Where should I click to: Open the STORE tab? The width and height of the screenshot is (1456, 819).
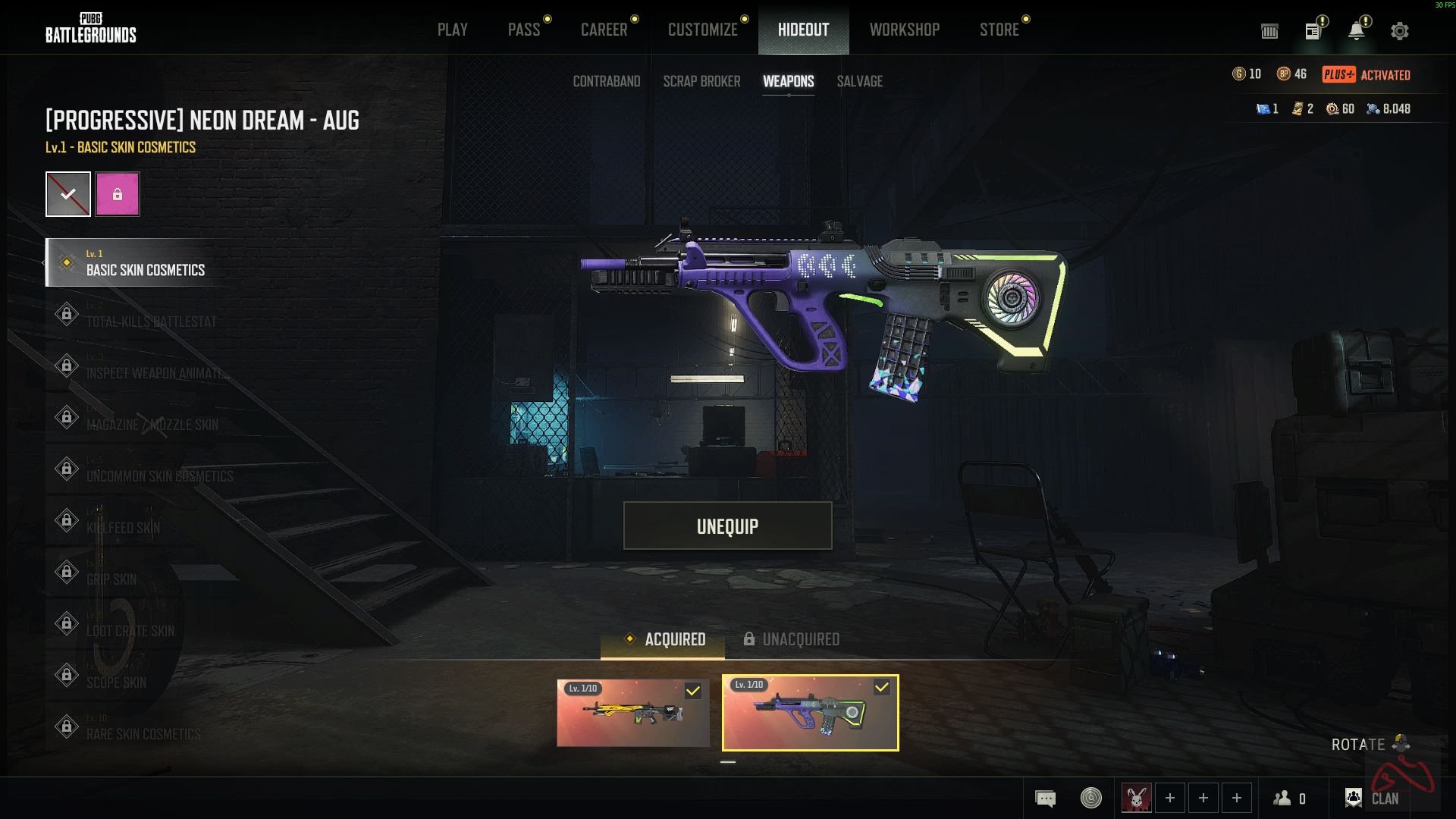pos(999,30)
